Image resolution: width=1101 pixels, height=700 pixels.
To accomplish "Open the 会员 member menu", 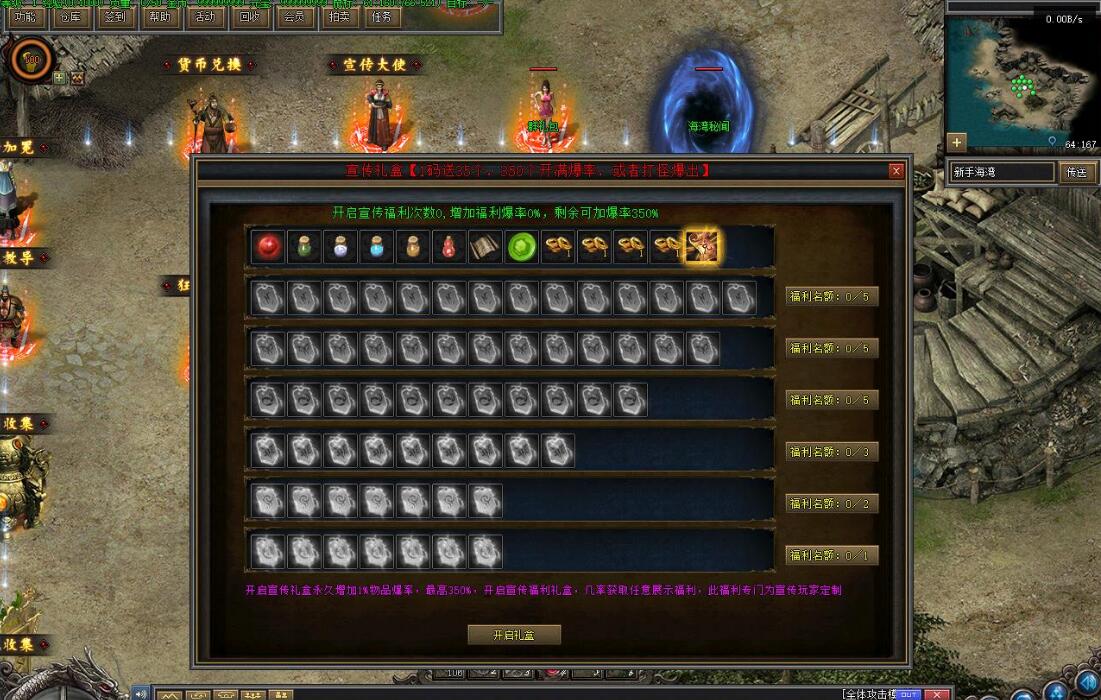I will coord(294,17).
